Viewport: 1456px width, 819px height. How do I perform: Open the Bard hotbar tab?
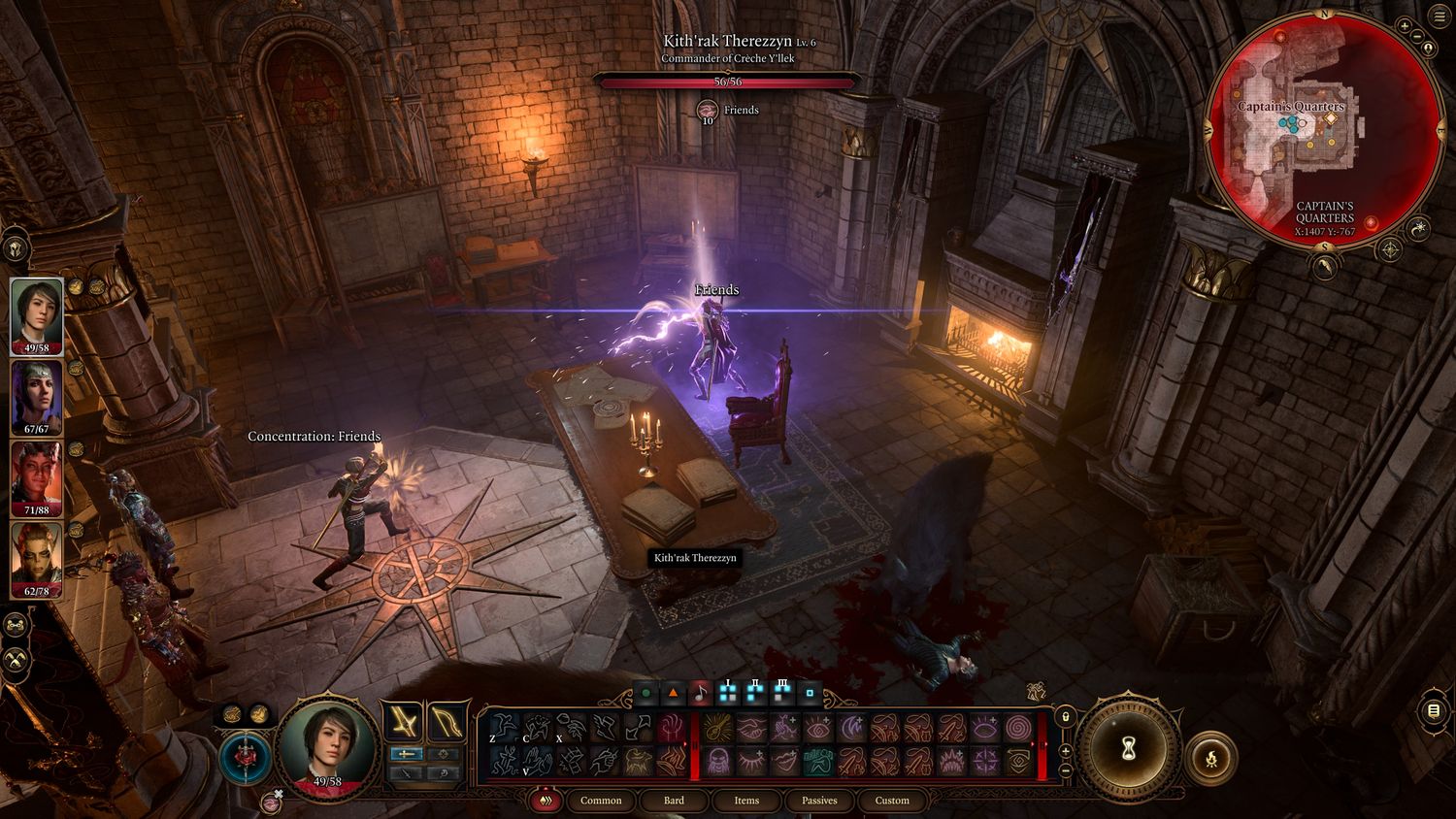pos(674,801)
